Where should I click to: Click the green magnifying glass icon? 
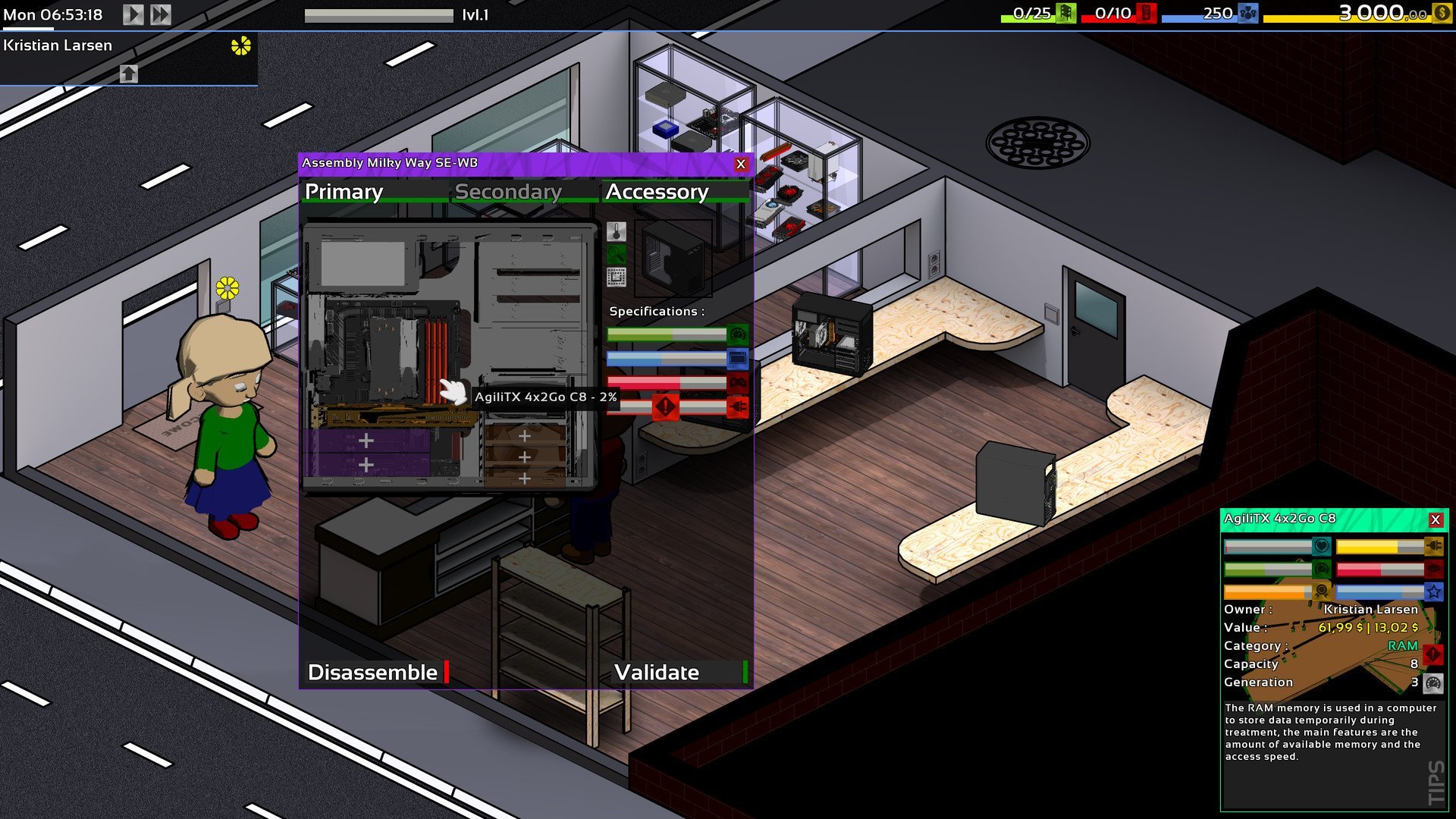pyautogui.click(x=617, y=254)
